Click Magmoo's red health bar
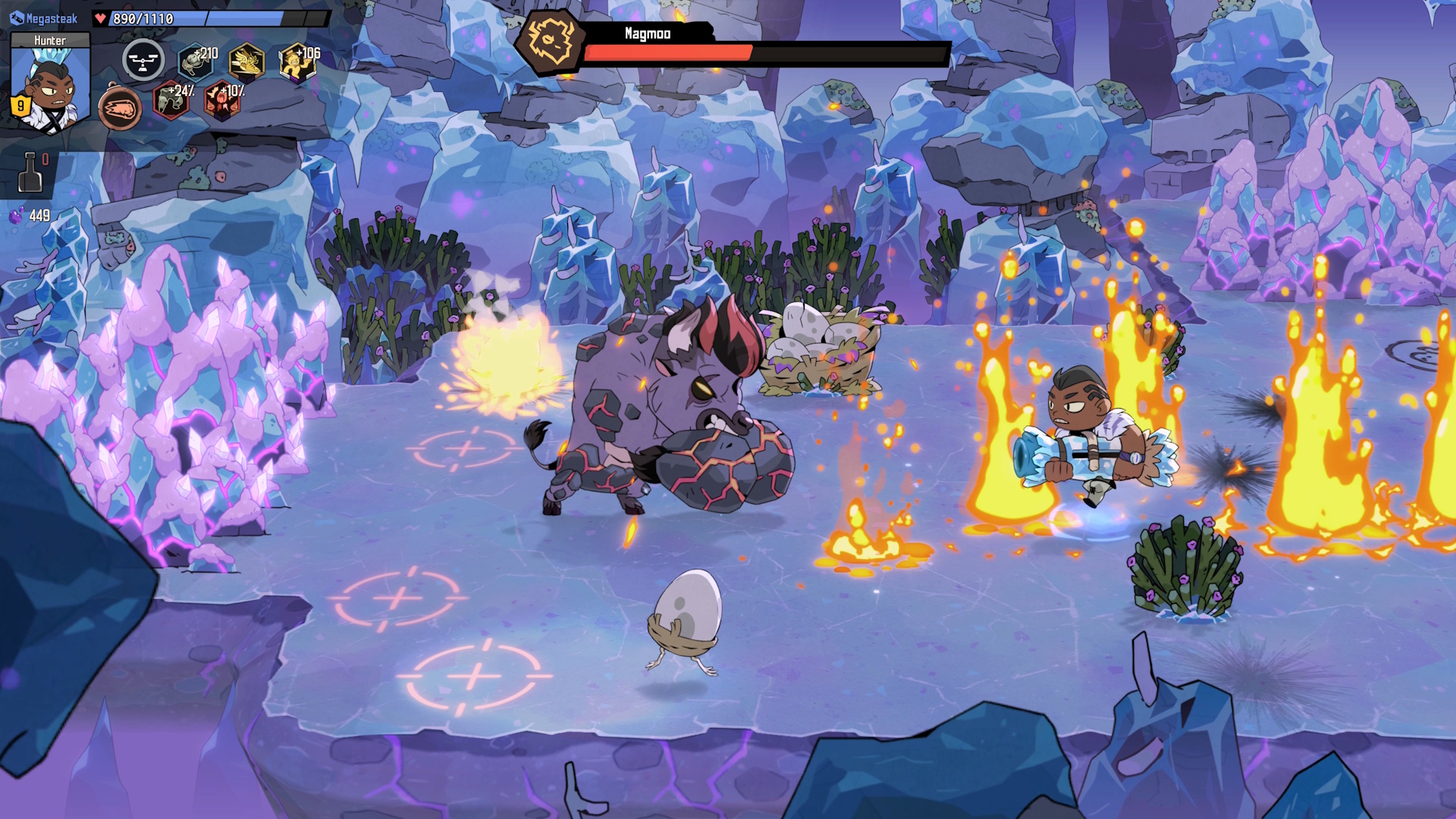The width and height of the screenshot is (1456, 819). click(667, 53)
